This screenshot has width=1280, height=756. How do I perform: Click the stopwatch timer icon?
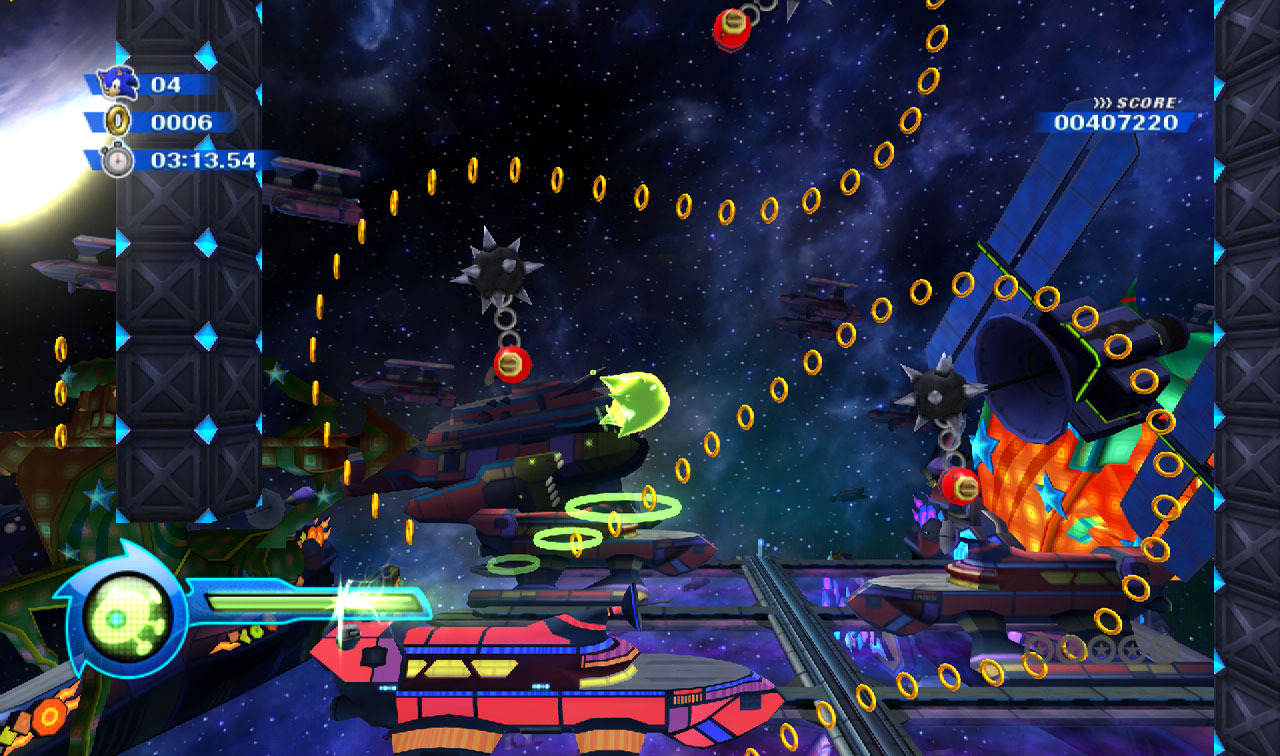click(x=118, y=160)
